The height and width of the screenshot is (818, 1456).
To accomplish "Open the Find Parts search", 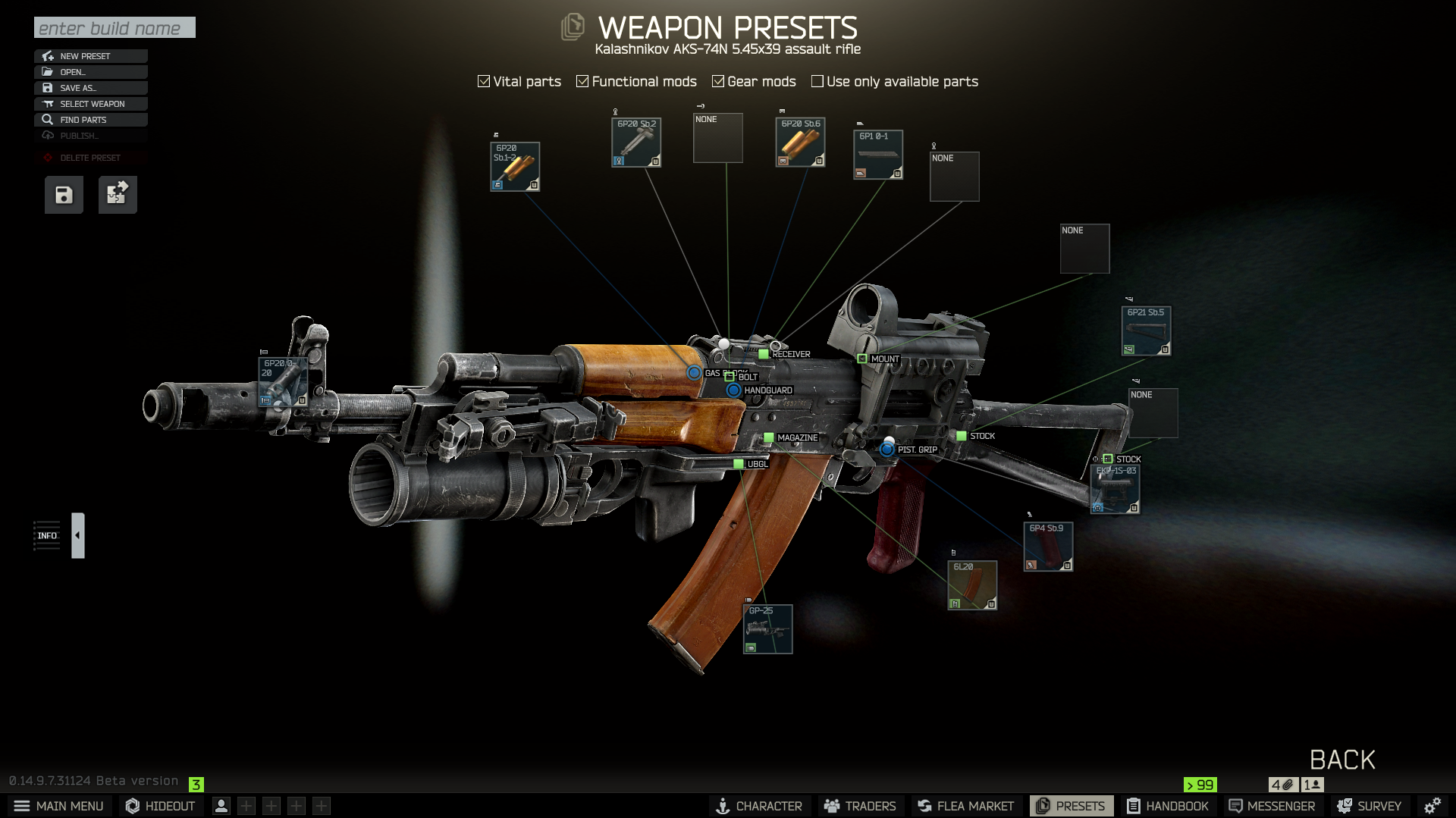I will pos(90,120).
